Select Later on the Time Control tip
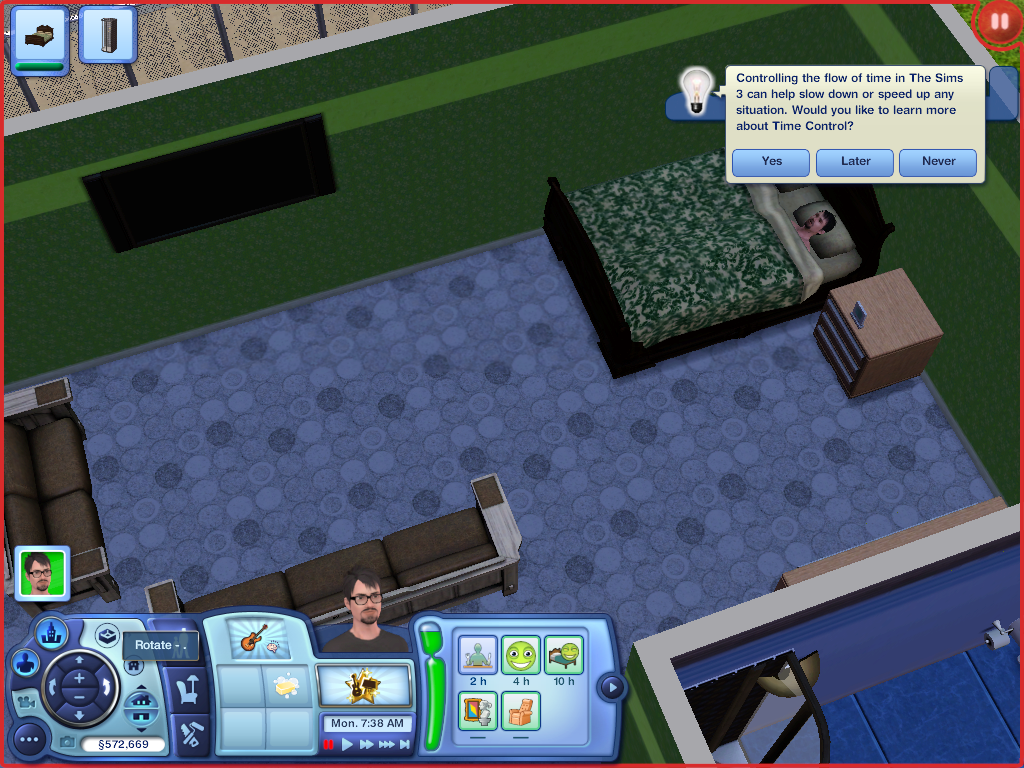This screenshot has height=768, width=1024. (855, 162)
